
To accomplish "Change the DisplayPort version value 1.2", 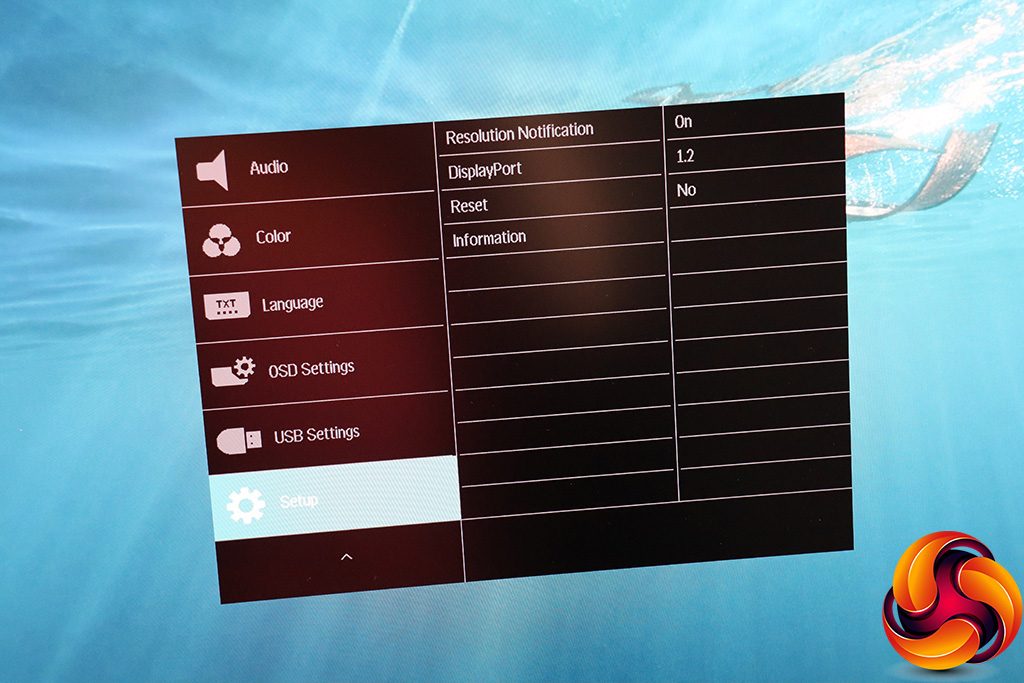I will tap(686, 156).
